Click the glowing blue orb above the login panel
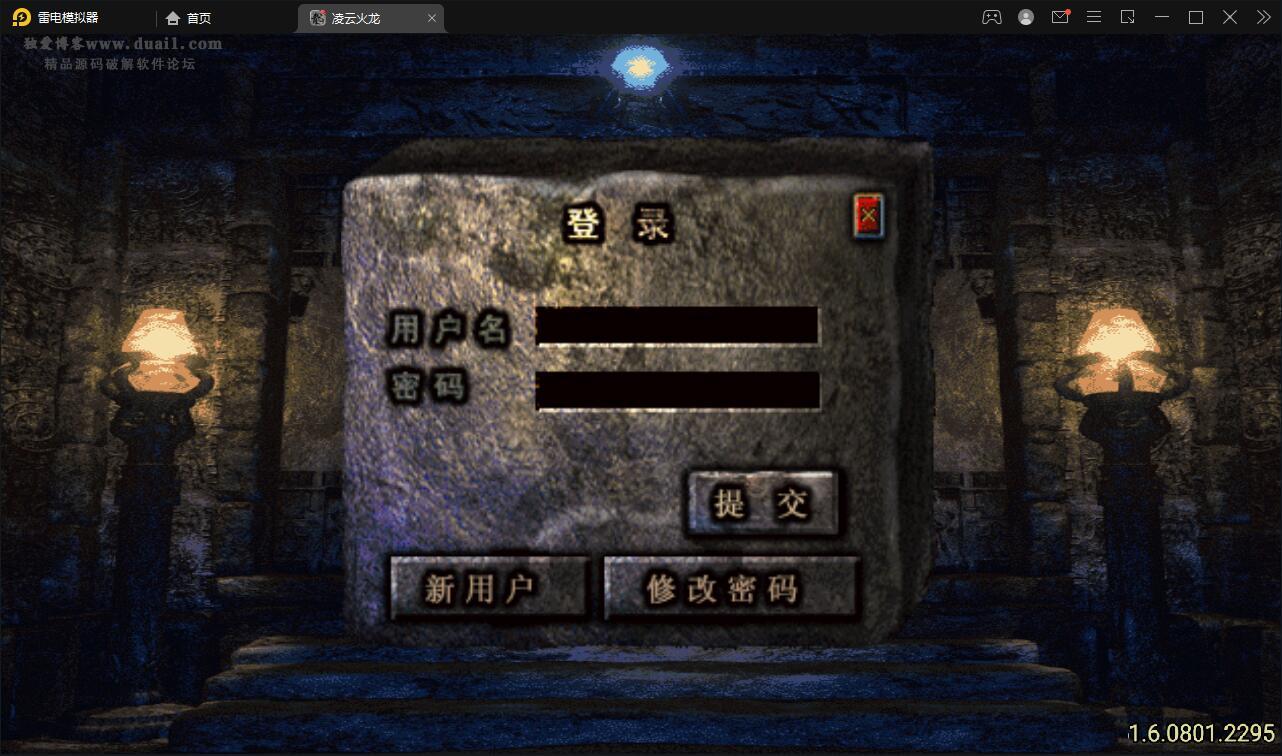The height and width of the screenshot is (756, 1282). [x=640, y=66]
